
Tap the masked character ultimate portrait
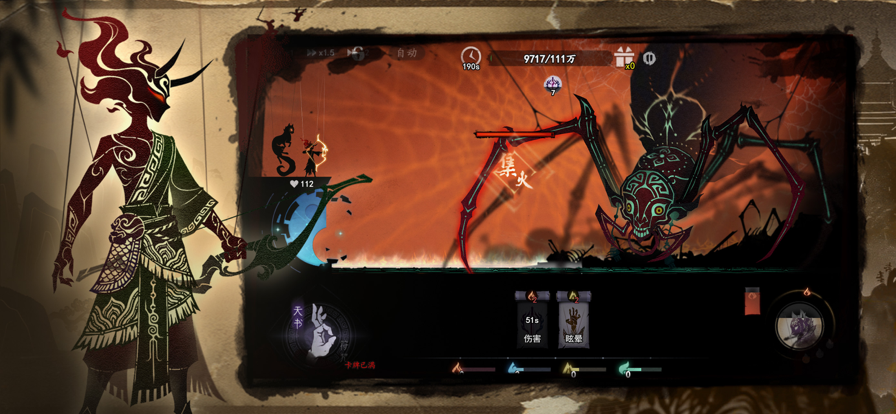[x=803, y=328]
